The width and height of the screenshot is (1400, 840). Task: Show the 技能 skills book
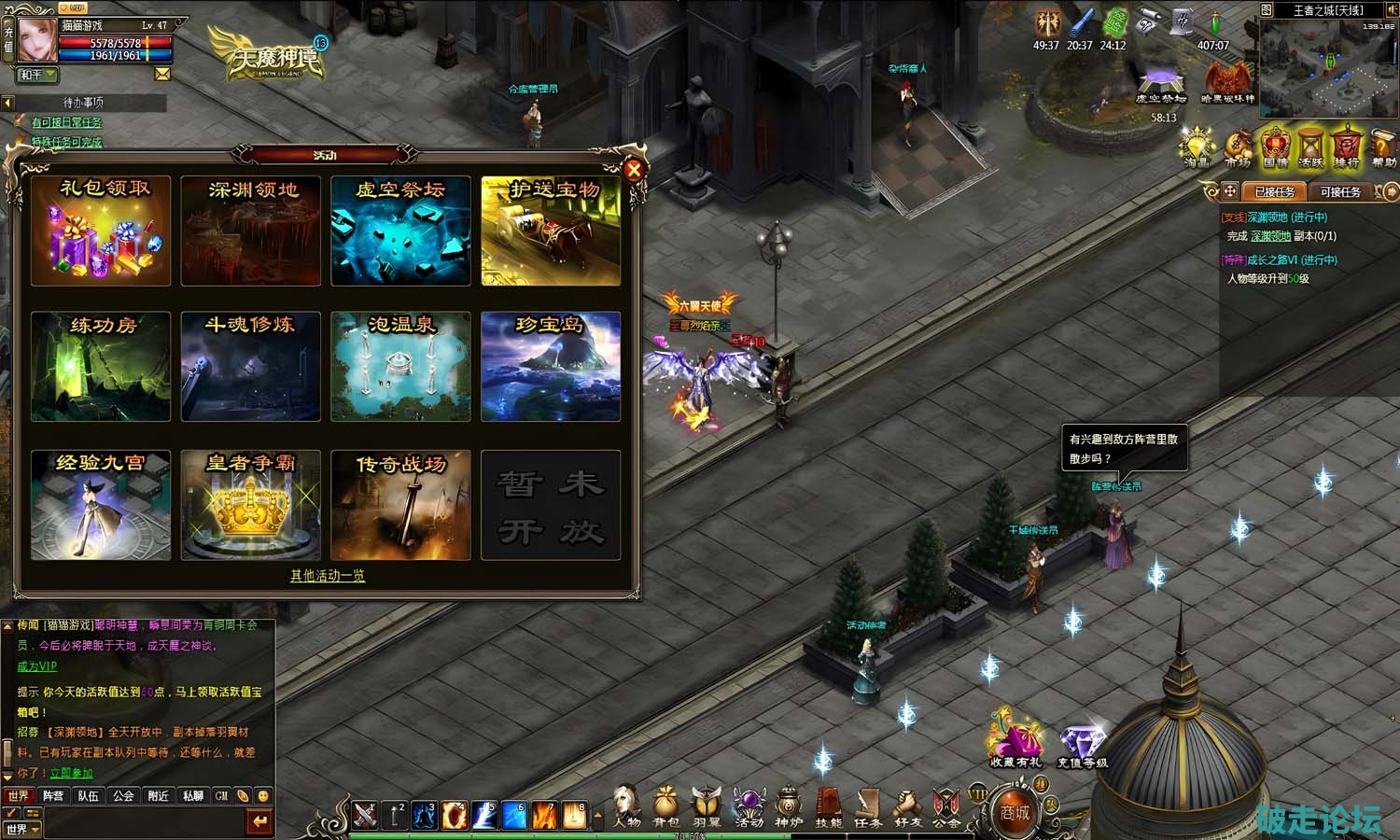tap(828, 806)
